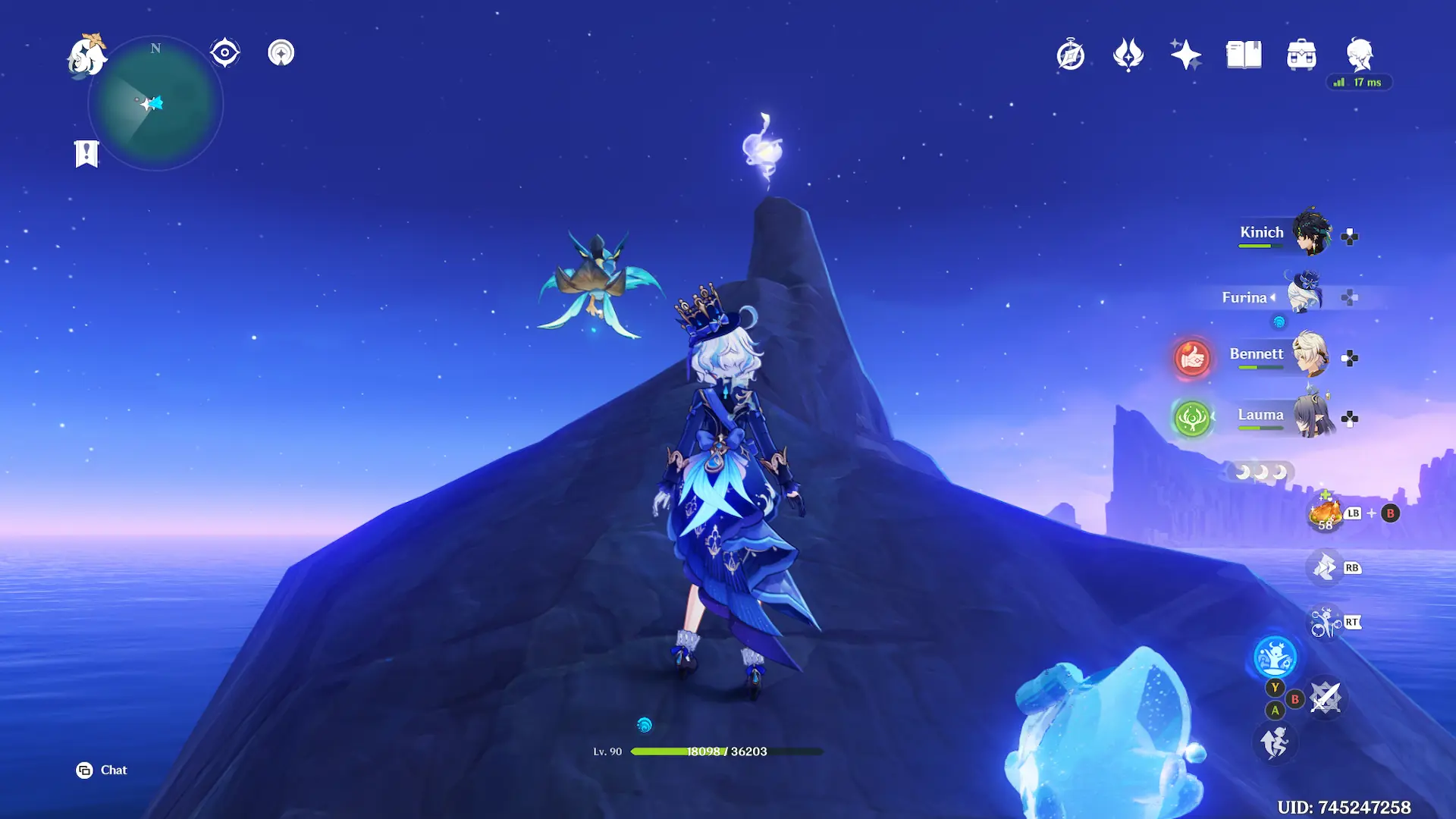The width and height of the screenshot is (1456, 819).
Task: Use the roasted food item with count 58
Action: [1325, 513]
